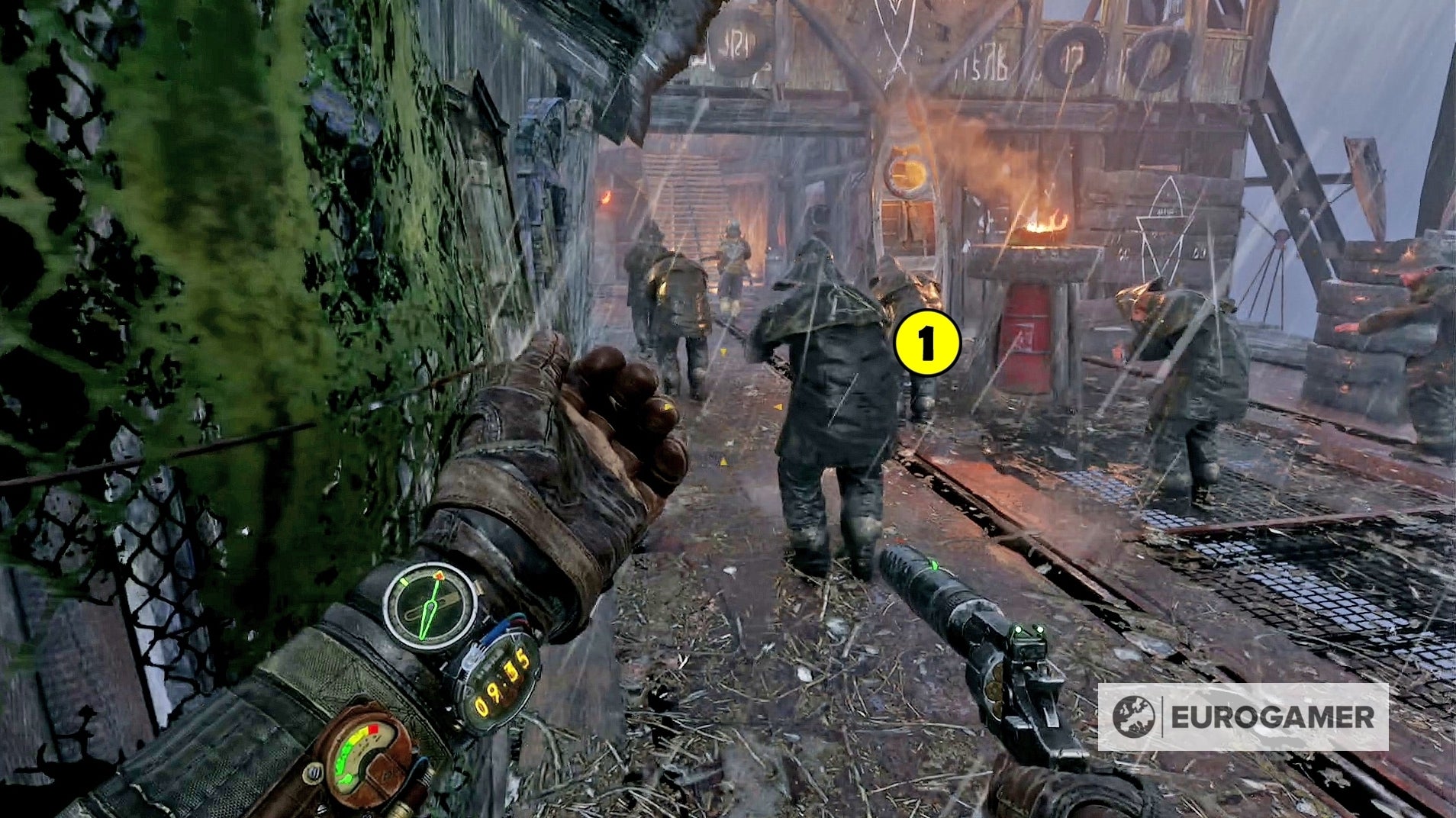
Task: Click the yellow fuel level slider on the gauge
Action: (358, 734)
